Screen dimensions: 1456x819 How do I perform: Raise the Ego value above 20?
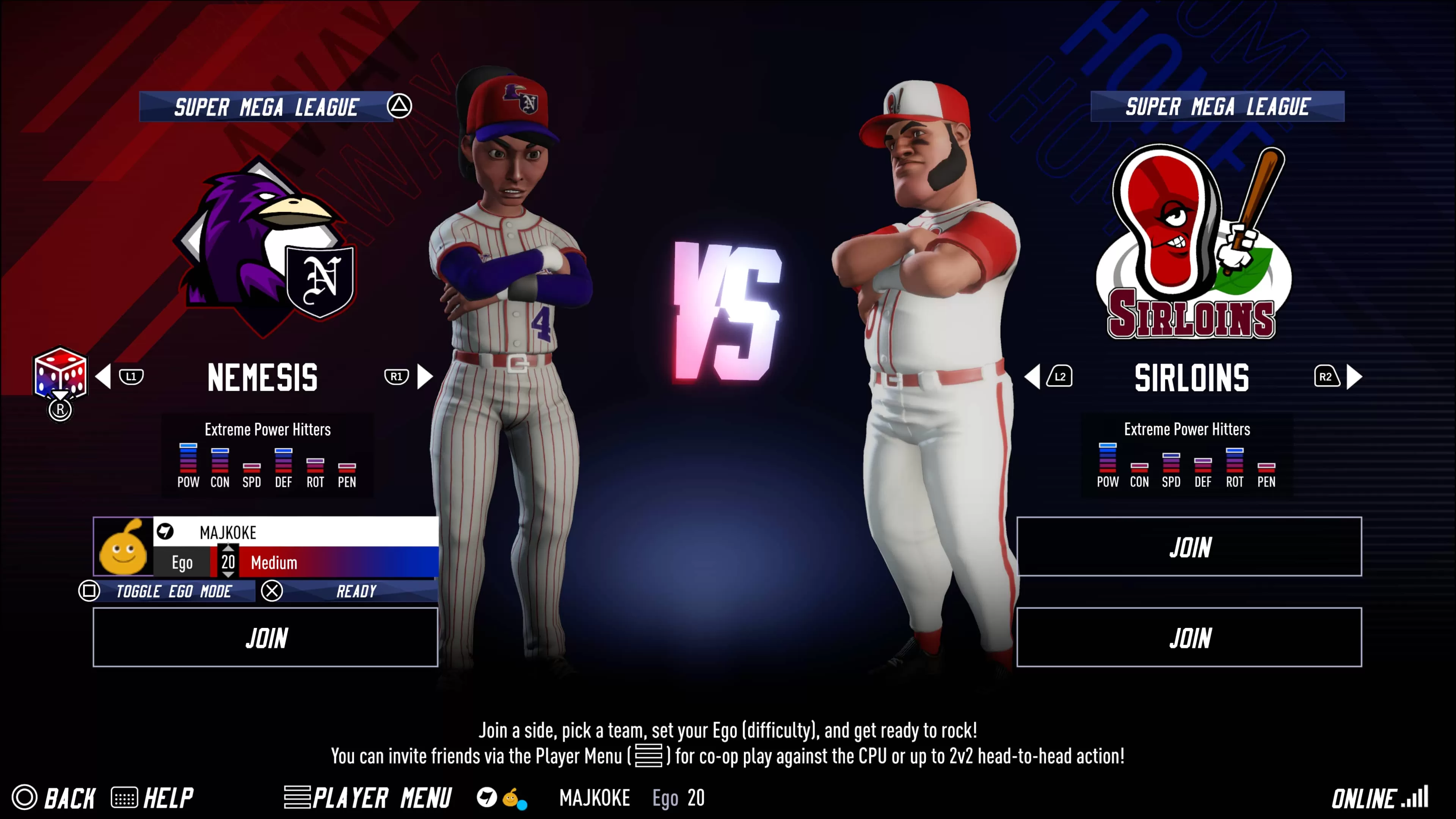tap(228, 548)
